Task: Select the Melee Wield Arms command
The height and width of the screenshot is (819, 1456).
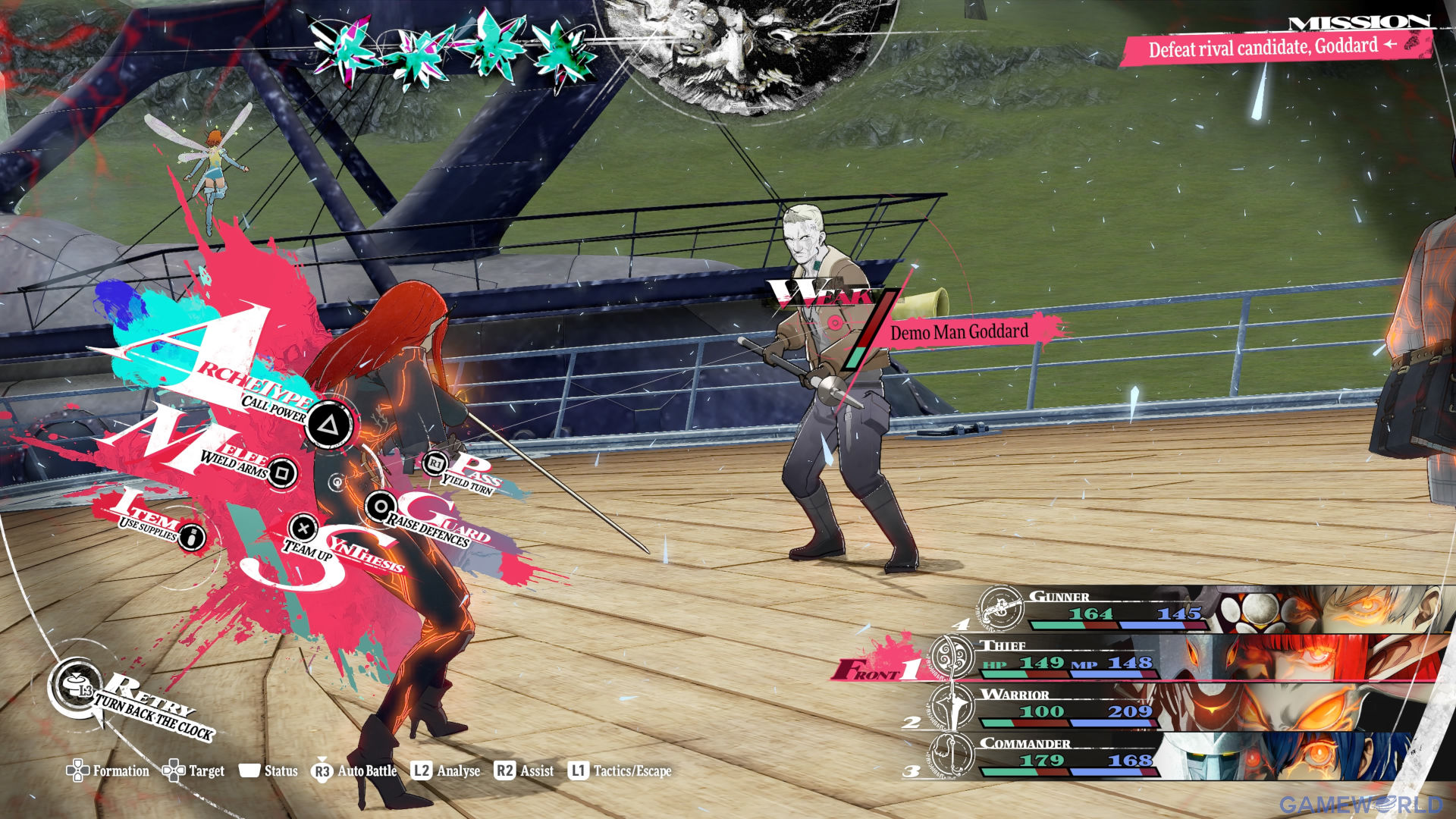Action: [x=282, y=473]
